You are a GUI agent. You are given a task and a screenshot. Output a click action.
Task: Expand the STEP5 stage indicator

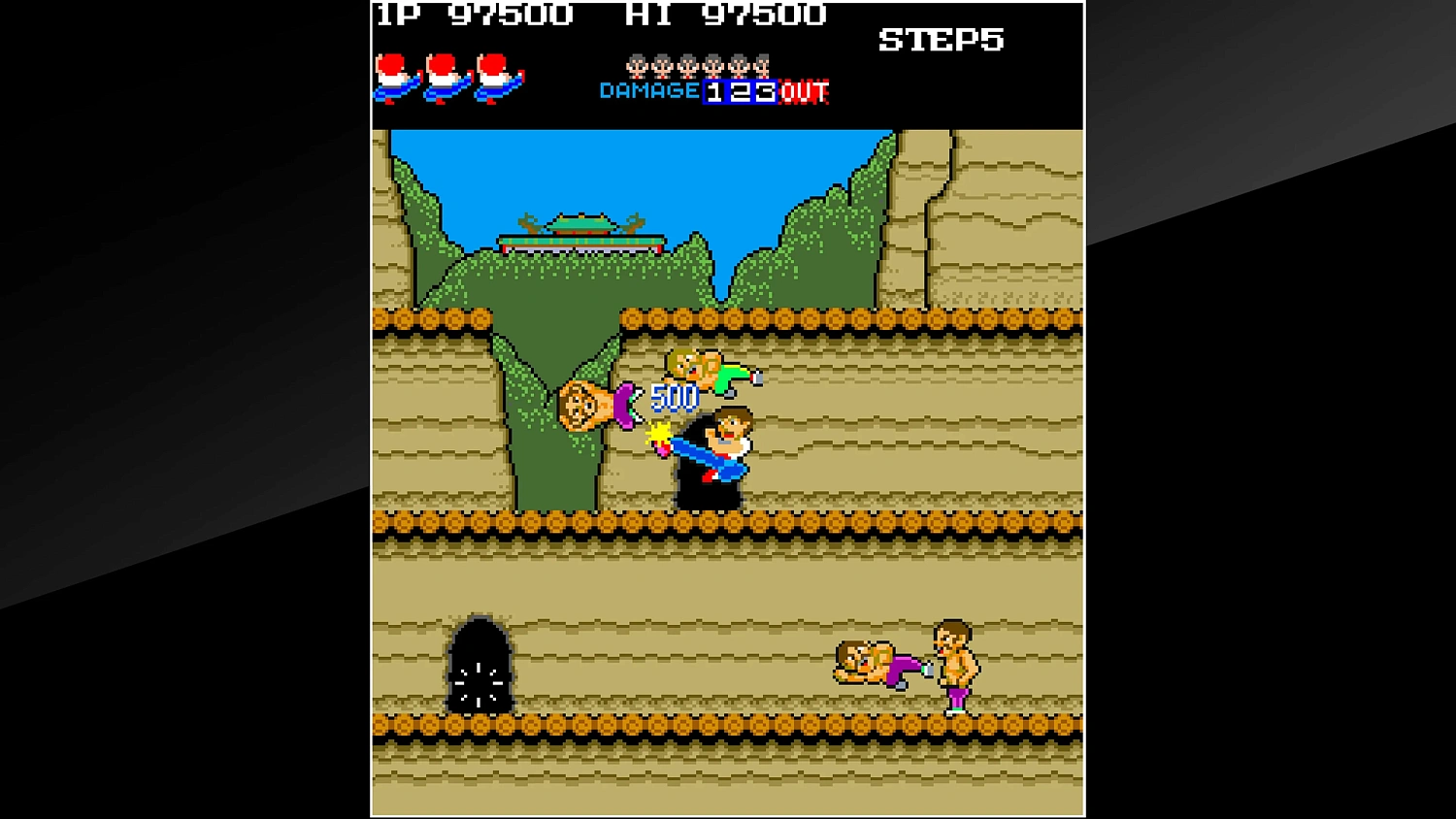[943, 40]
